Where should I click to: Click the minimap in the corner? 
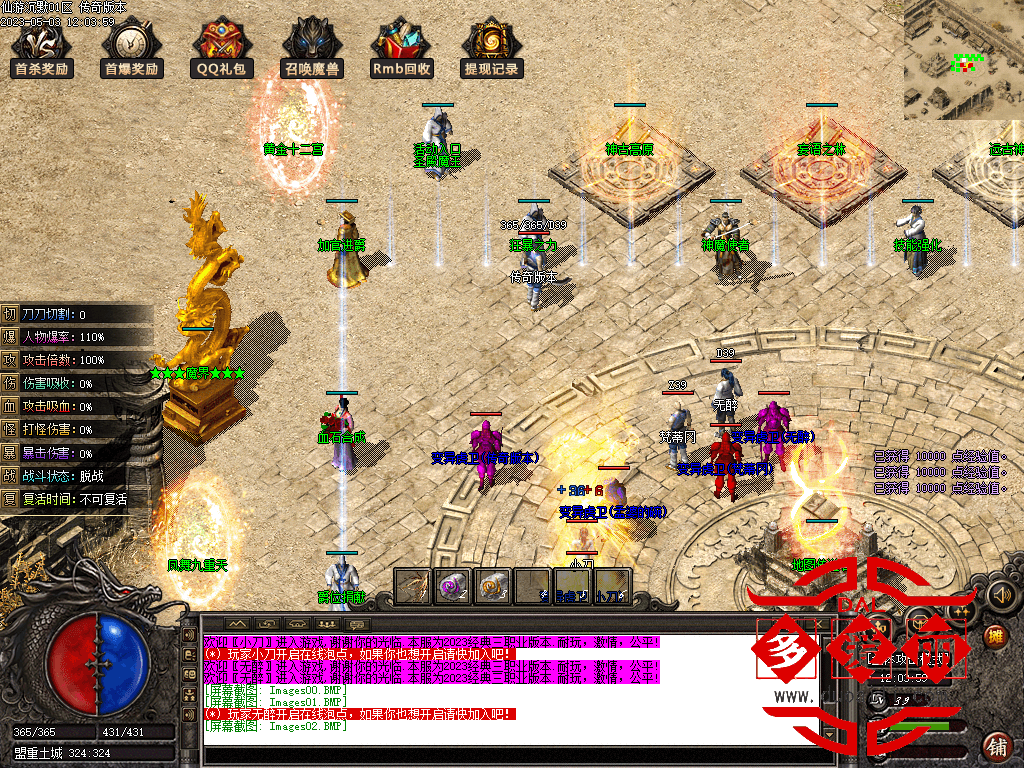(963, 59)
